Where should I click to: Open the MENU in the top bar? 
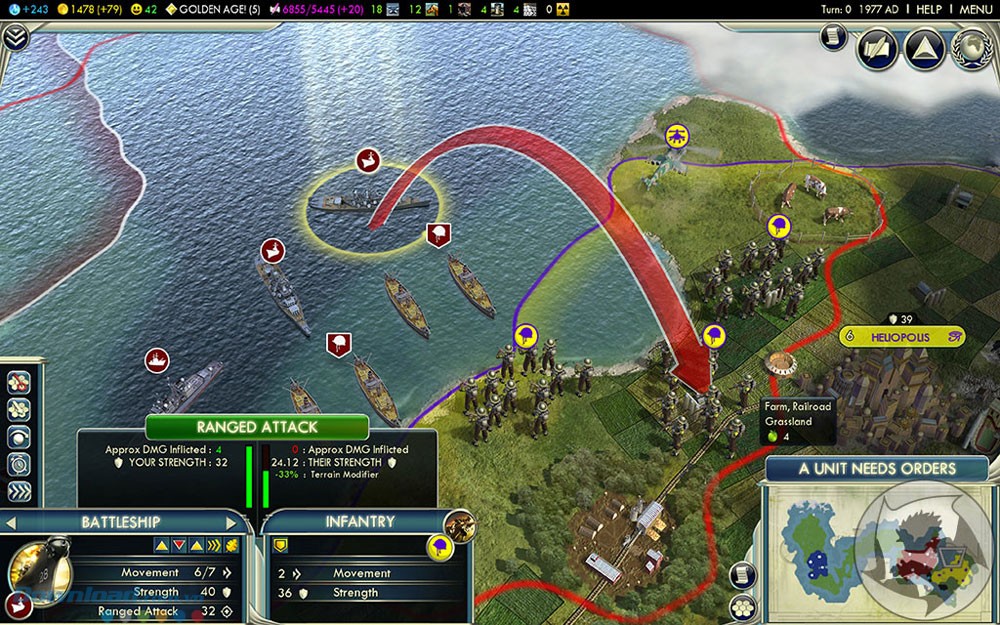(x=976, y=9)
